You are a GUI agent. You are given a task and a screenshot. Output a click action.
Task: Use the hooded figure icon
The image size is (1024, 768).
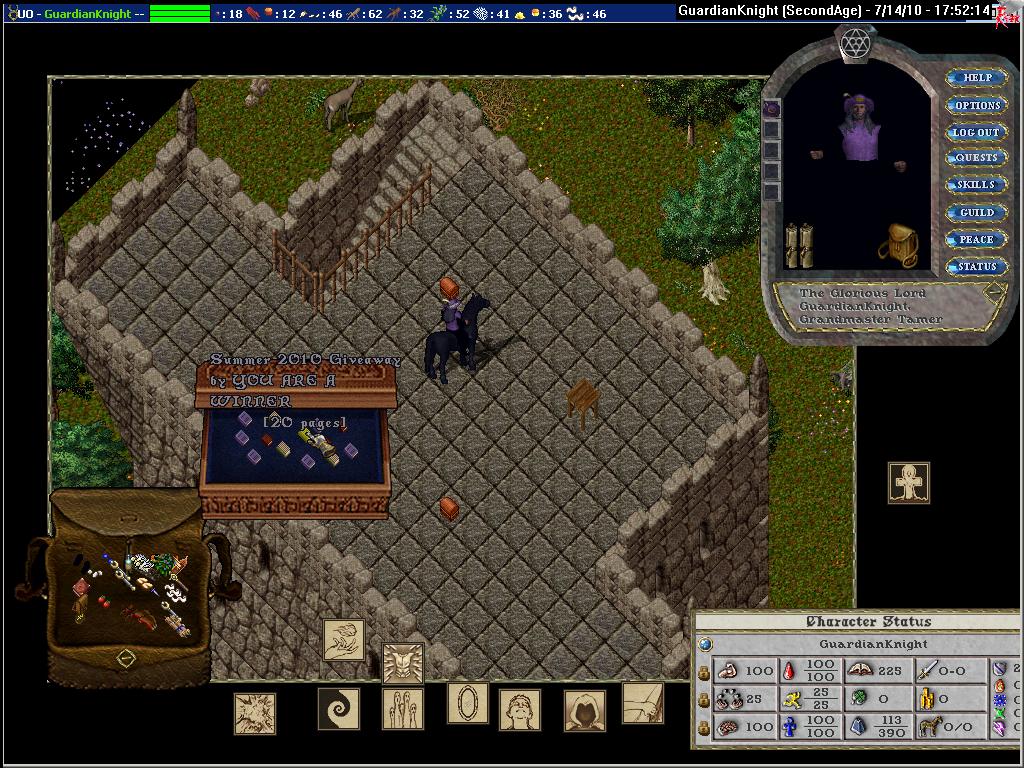click(x=584, y=711)
